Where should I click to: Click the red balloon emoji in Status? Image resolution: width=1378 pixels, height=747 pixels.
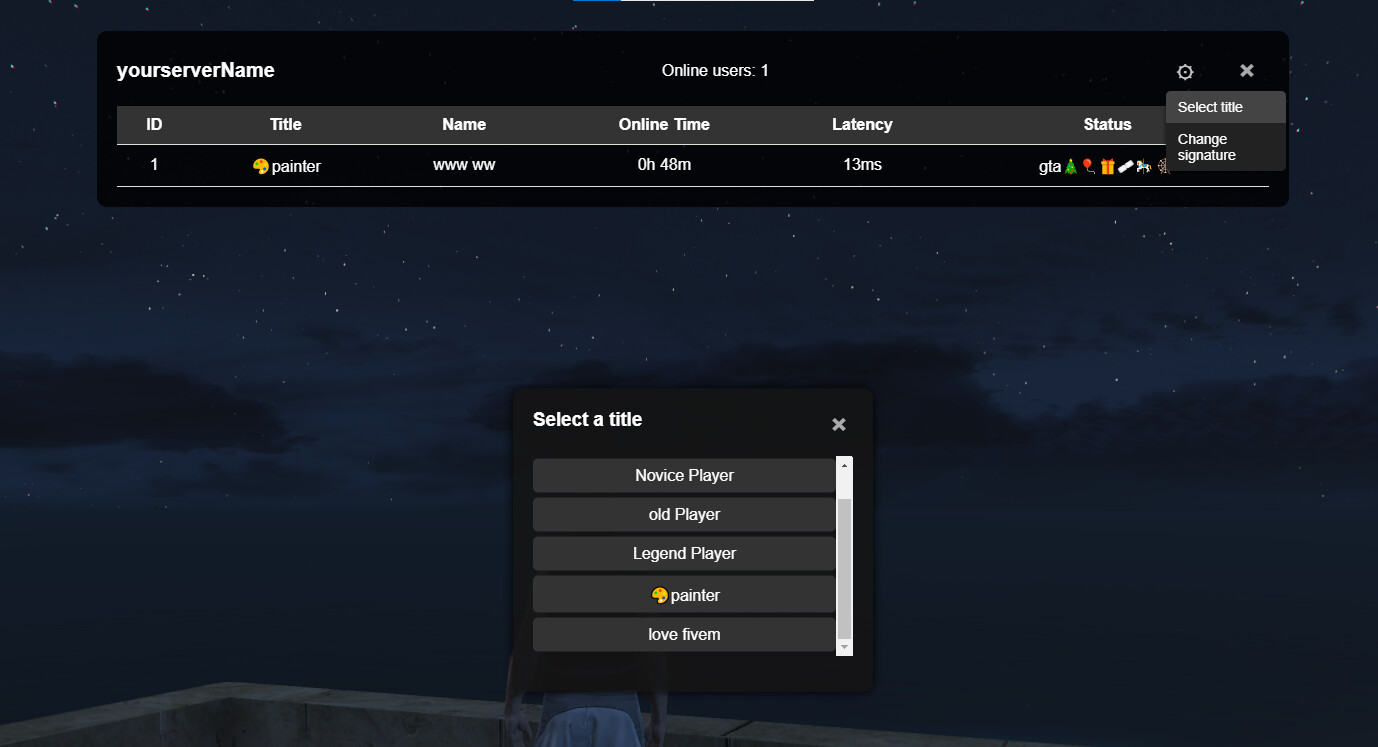1088,165
